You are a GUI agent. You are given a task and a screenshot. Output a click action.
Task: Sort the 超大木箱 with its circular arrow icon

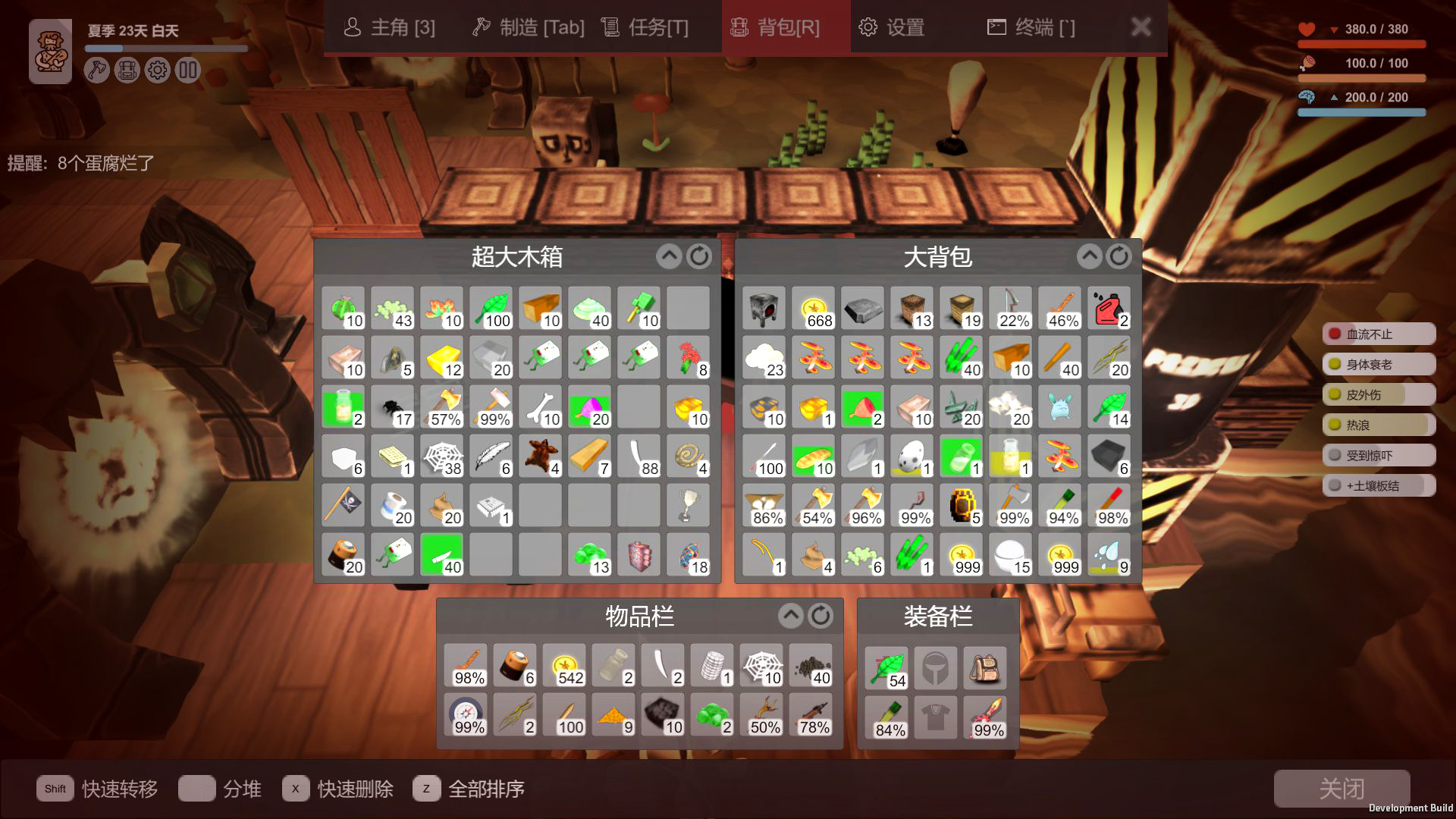click(x=698, y=256)
